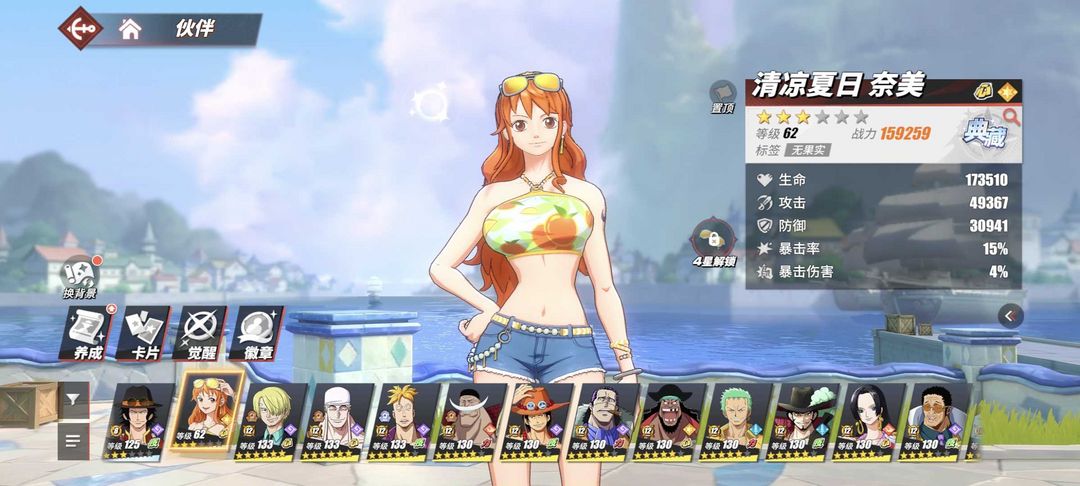Open the partner filter funnel
Screen dimensions: 1080x486
[x=73, y=399]
